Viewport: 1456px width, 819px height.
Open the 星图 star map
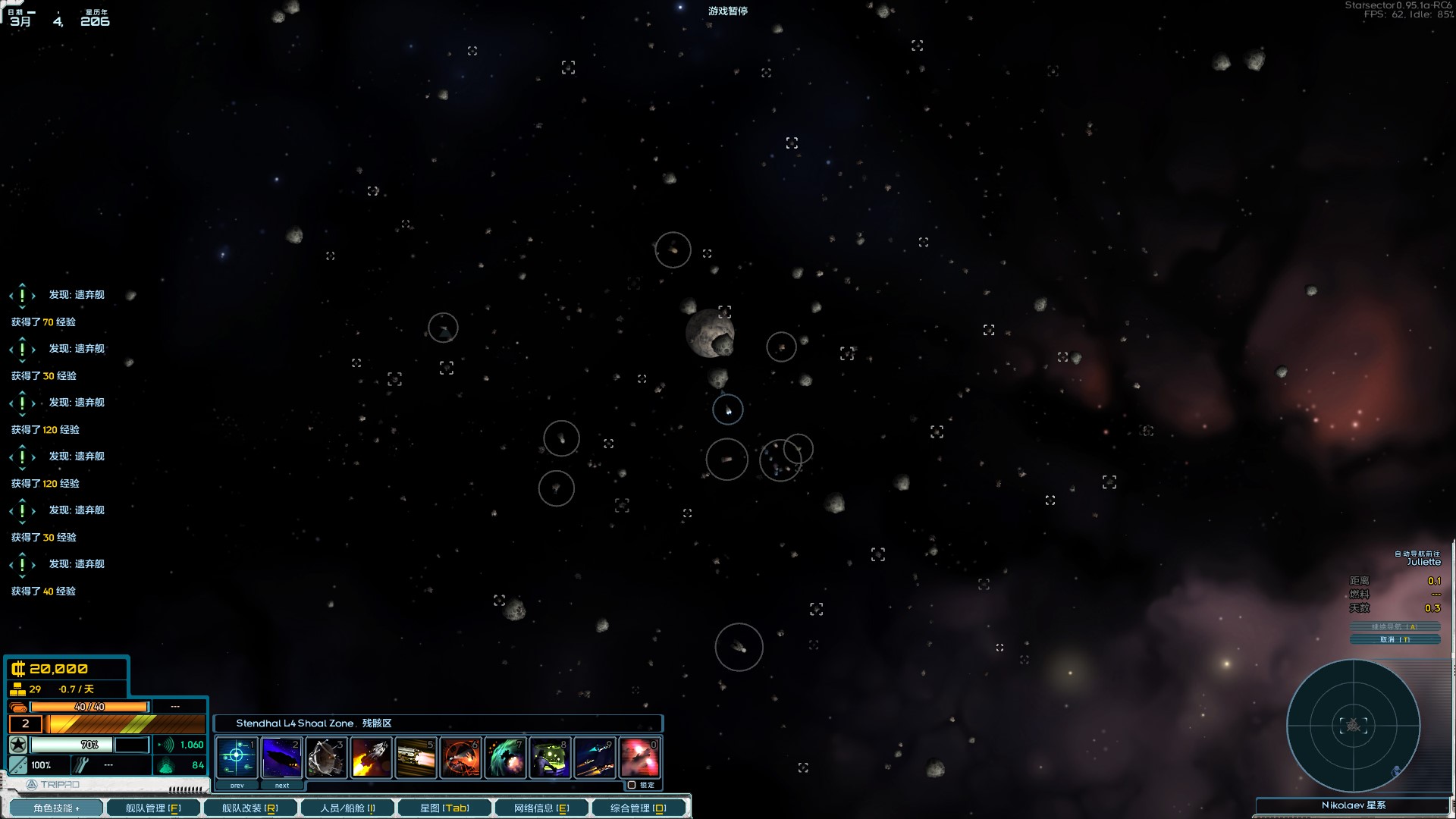coord(444,808)
